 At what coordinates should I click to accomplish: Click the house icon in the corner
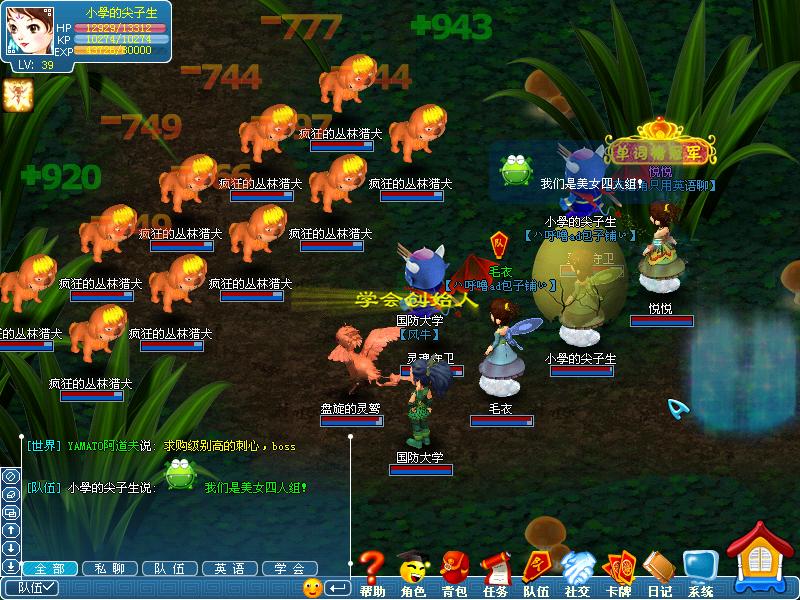click(x=763, y=560)
